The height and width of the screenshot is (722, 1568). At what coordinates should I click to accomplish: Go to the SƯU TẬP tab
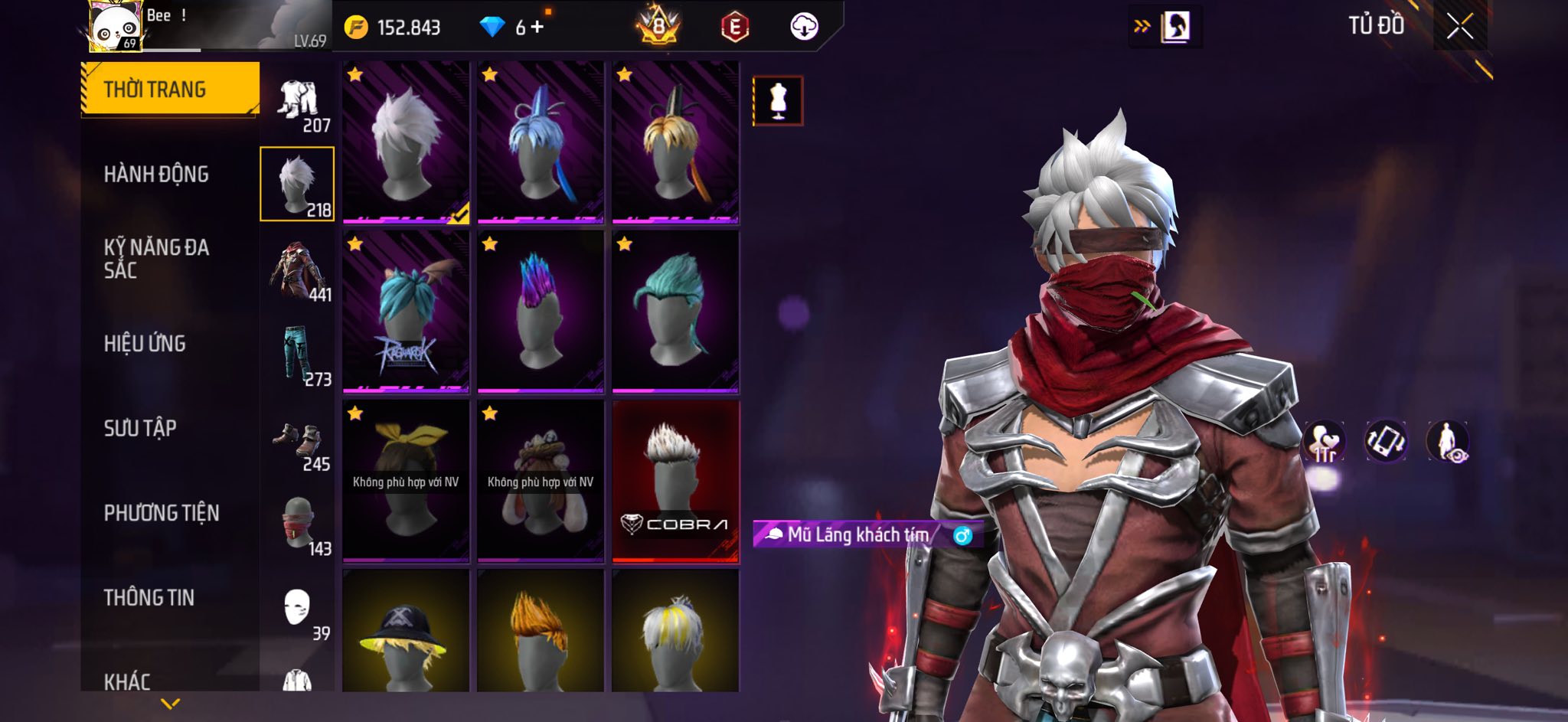(x=140, y=428)
